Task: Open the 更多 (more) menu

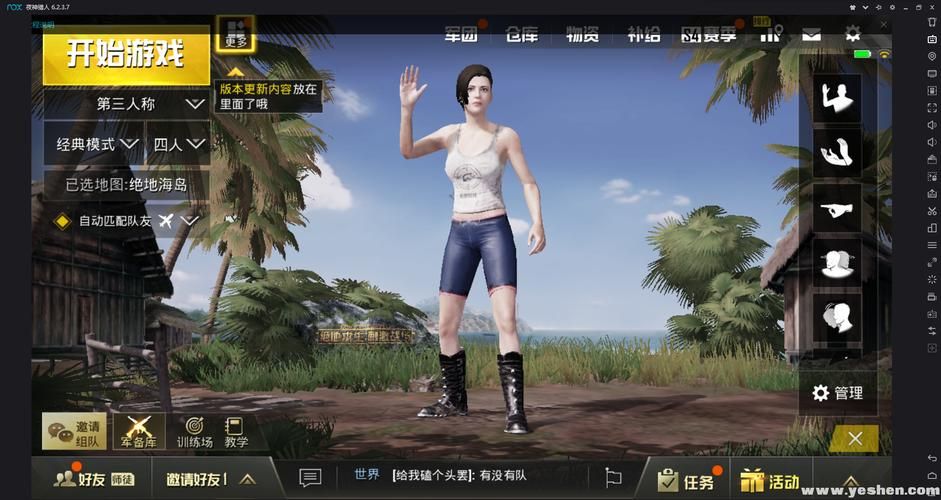Action: [x=236, y=33]
